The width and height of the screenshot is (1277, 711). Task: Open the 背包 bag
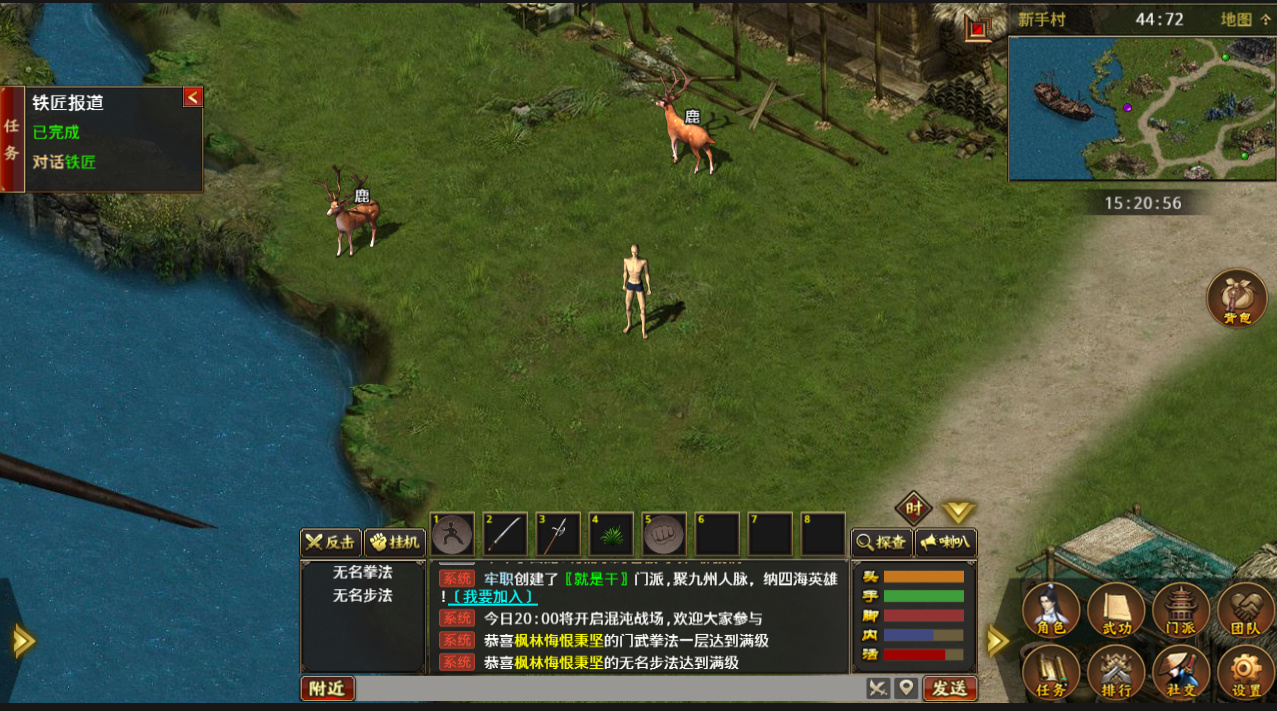pos(1237,298)
